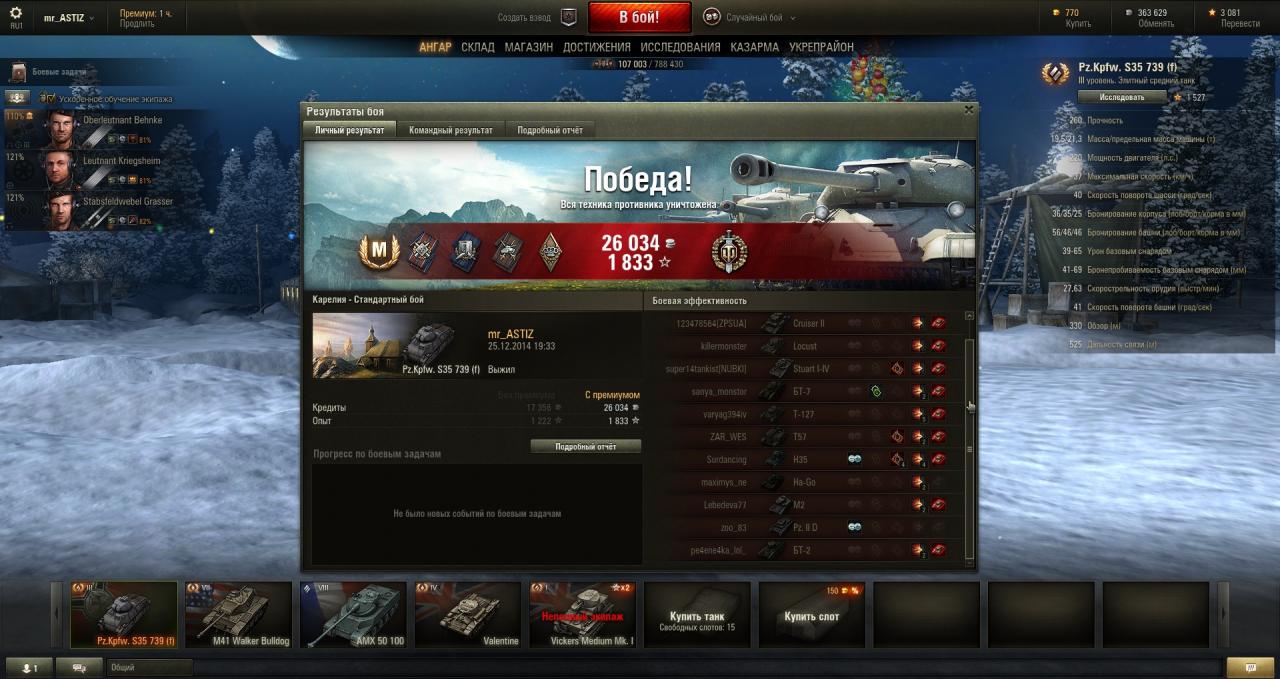Click the Подробный отчёт button below credits
This screenshot has width=1280, height=679.
[586, 447]
